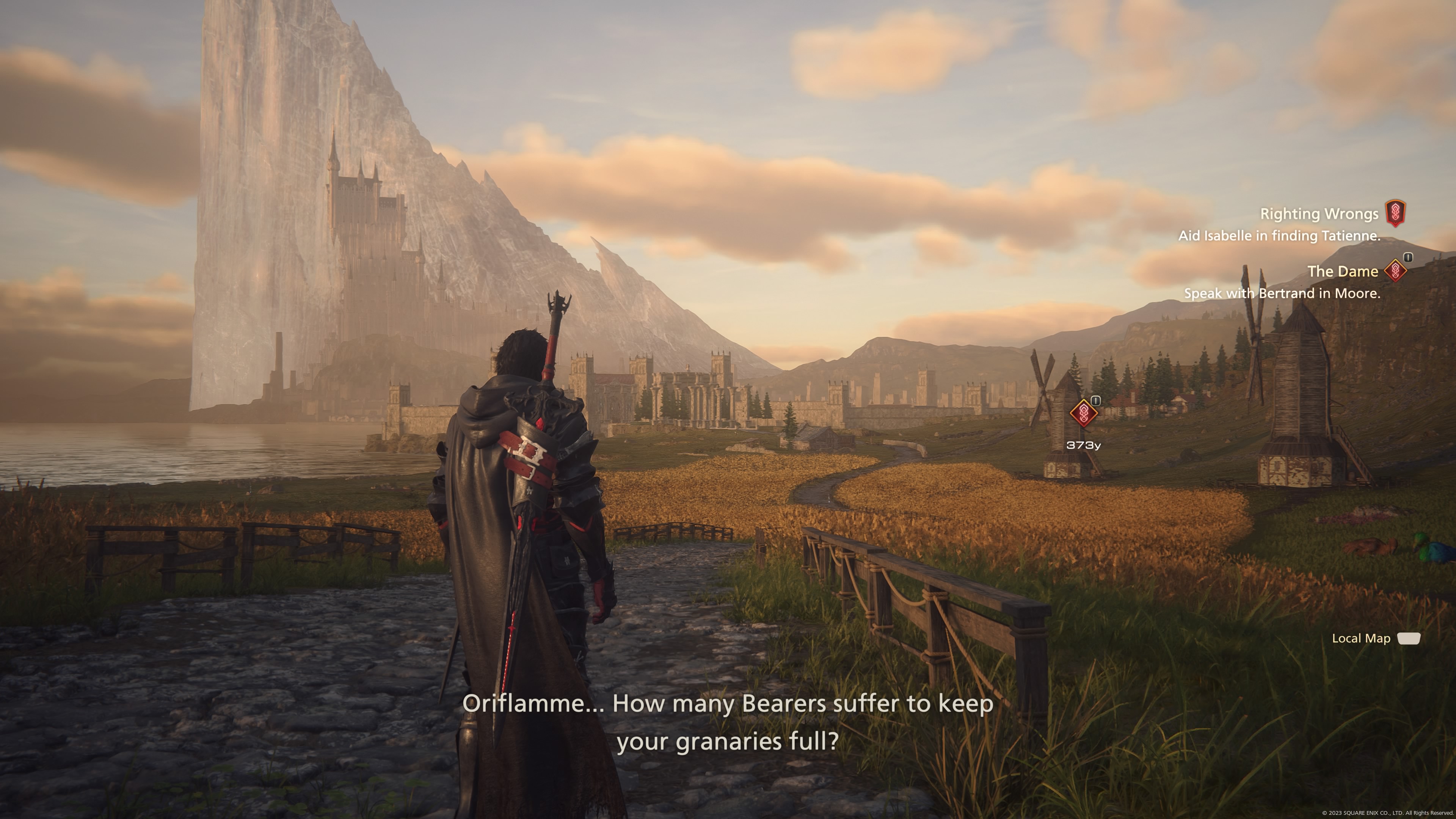Select The Dame quest tracker entry

coord(1342,272)
